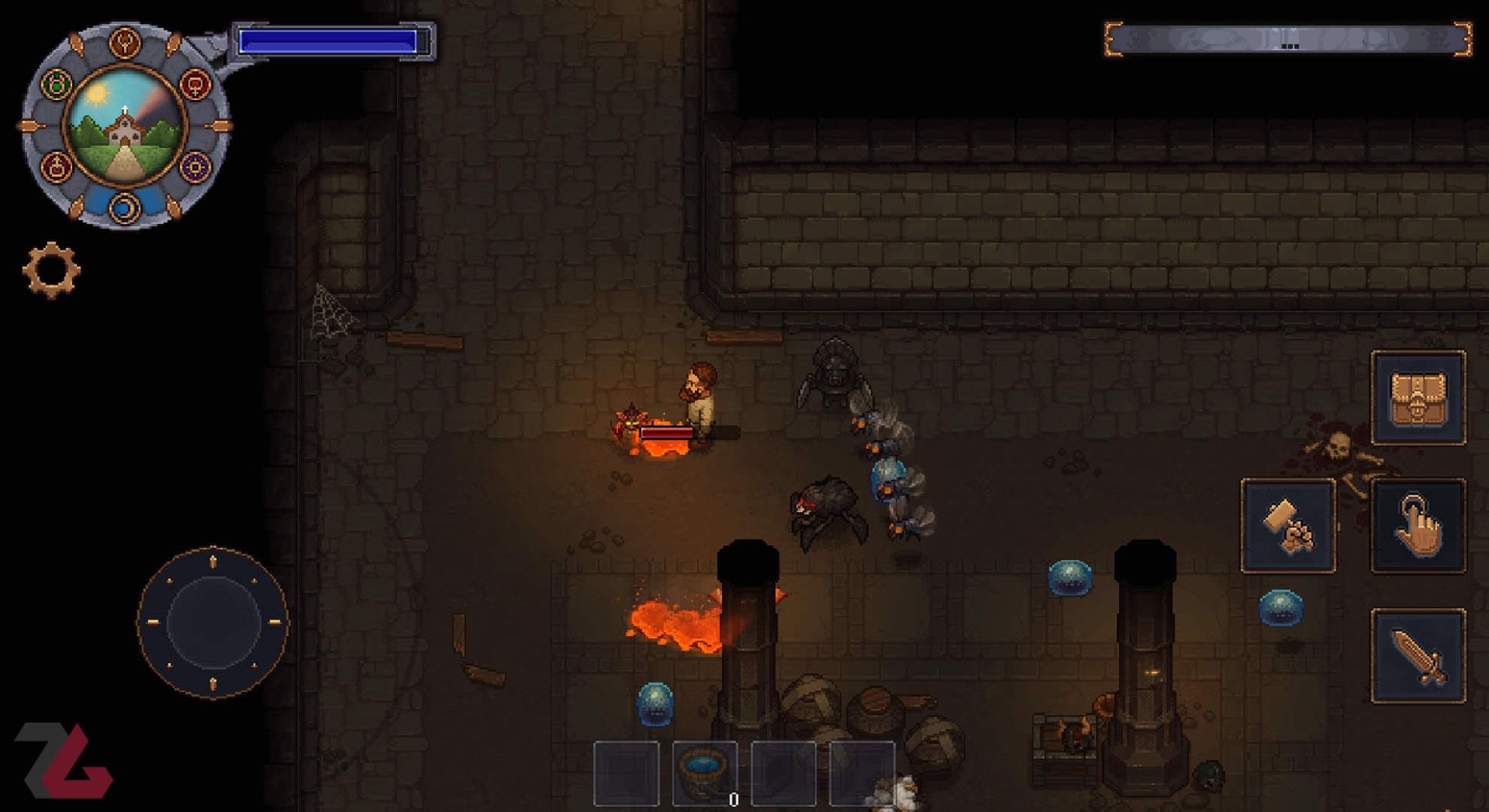Viewport: 1489px width, 812px height.
Task: Tap the hammer build action button
Action: pyautogui.click(x=1288, y=526)
